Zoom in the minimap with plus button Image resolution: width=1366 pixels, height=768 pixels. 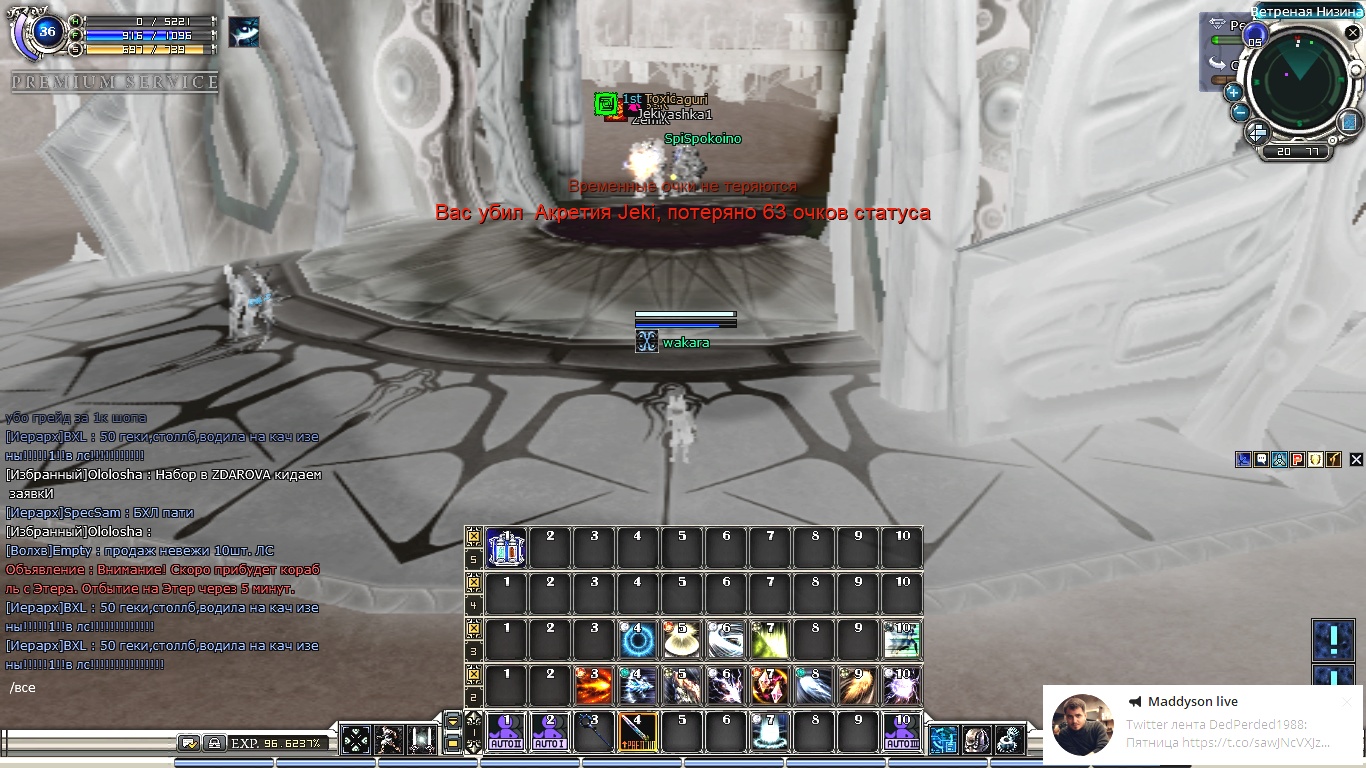pos(1234,92)
